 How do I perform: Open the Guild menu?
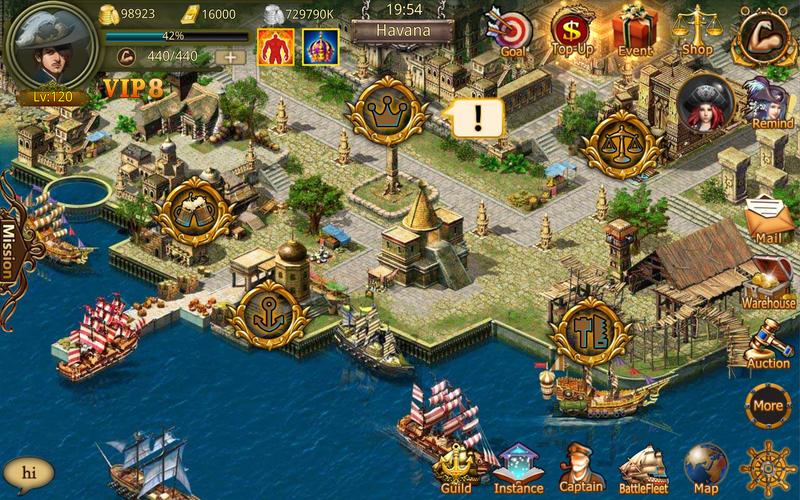456,467
